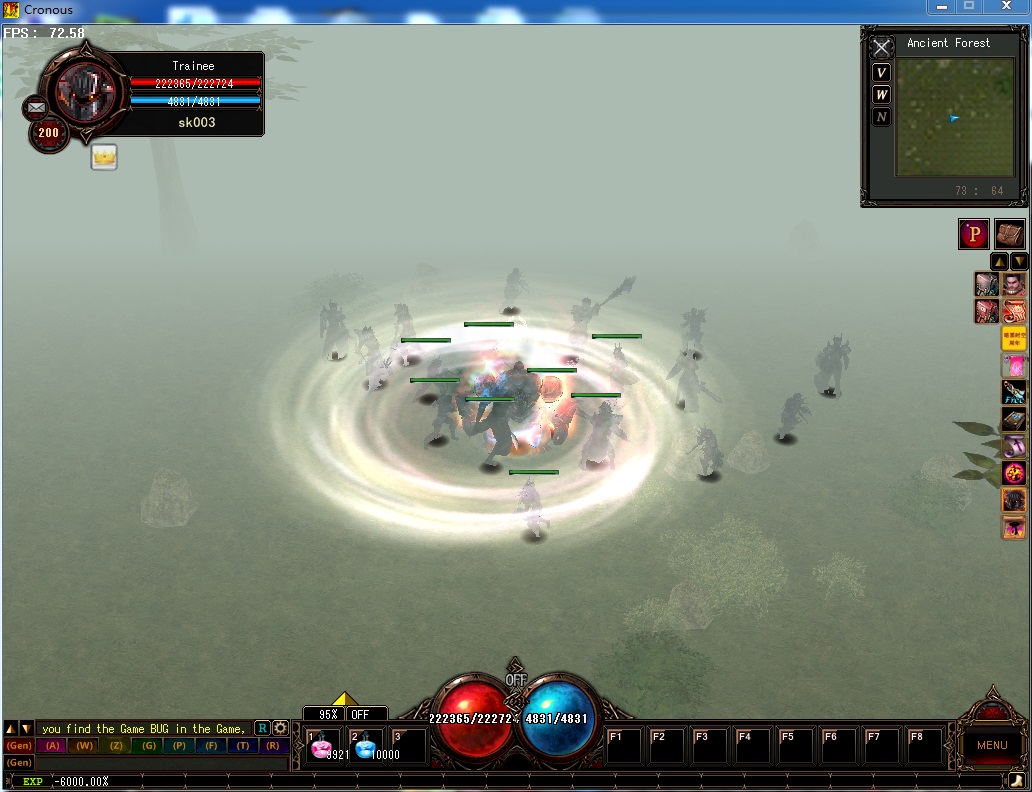Click the minimap's V button
Image resolution: width=1032 pixels, height=792 pixels.
[881, 73]
